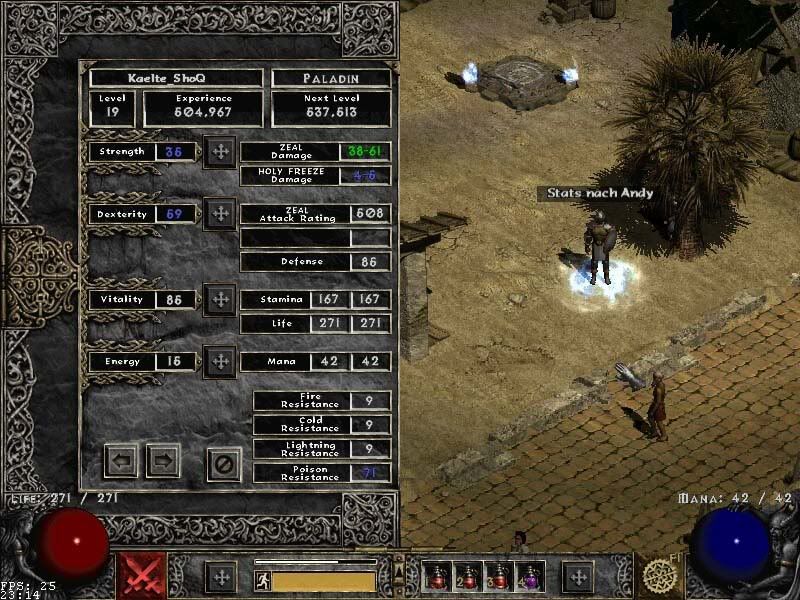Spend a stat point on Vitality
This screenshot has height=600, width=800.
coord(219,299)
